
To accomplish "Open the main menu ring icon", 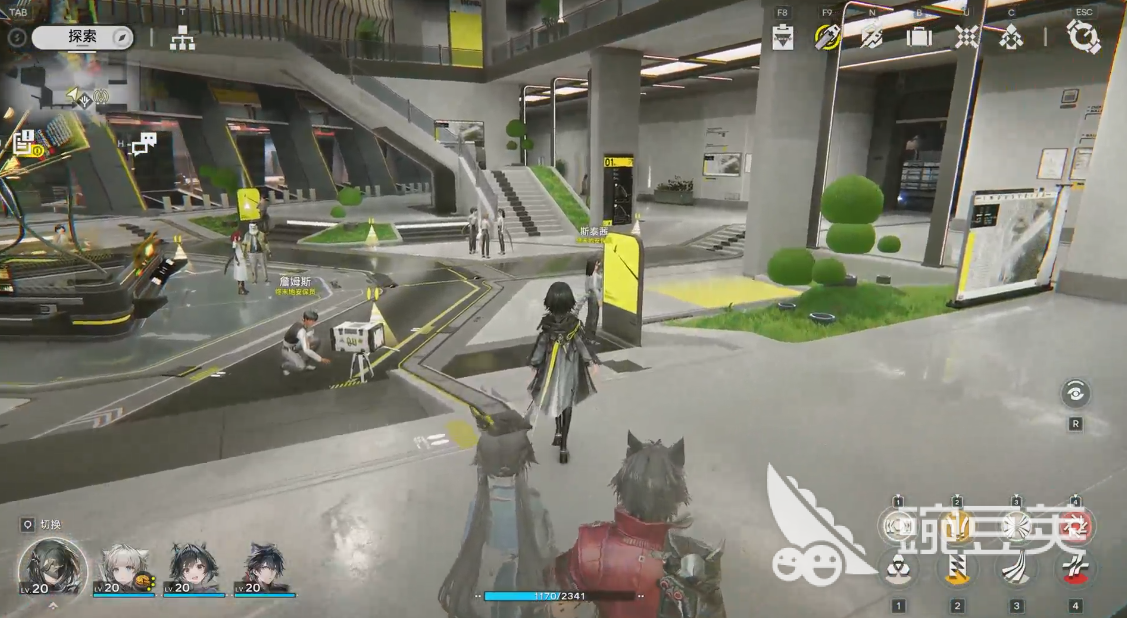I will 1082,37.
